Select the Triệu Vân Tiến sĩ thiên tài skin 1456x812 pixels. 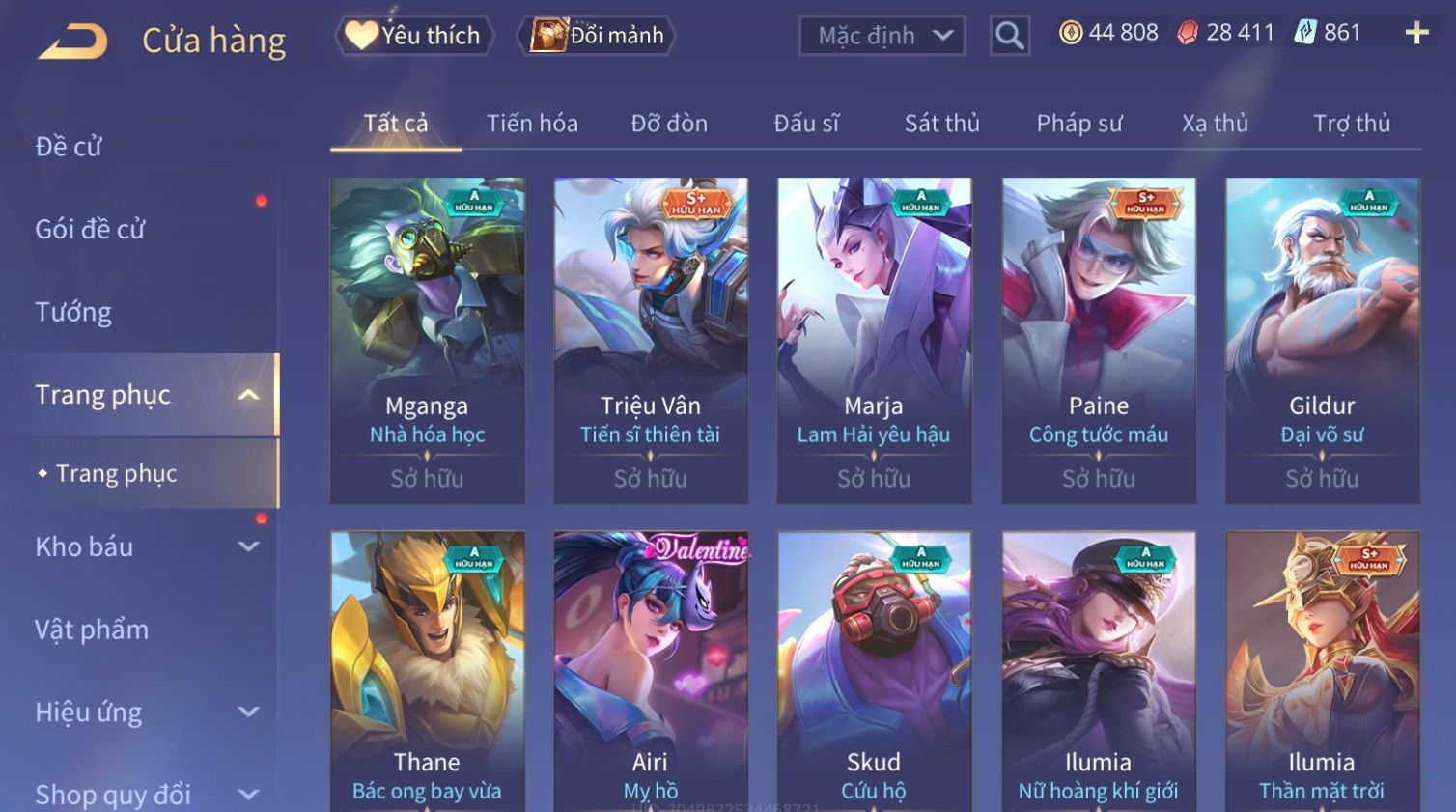[650, 340]
